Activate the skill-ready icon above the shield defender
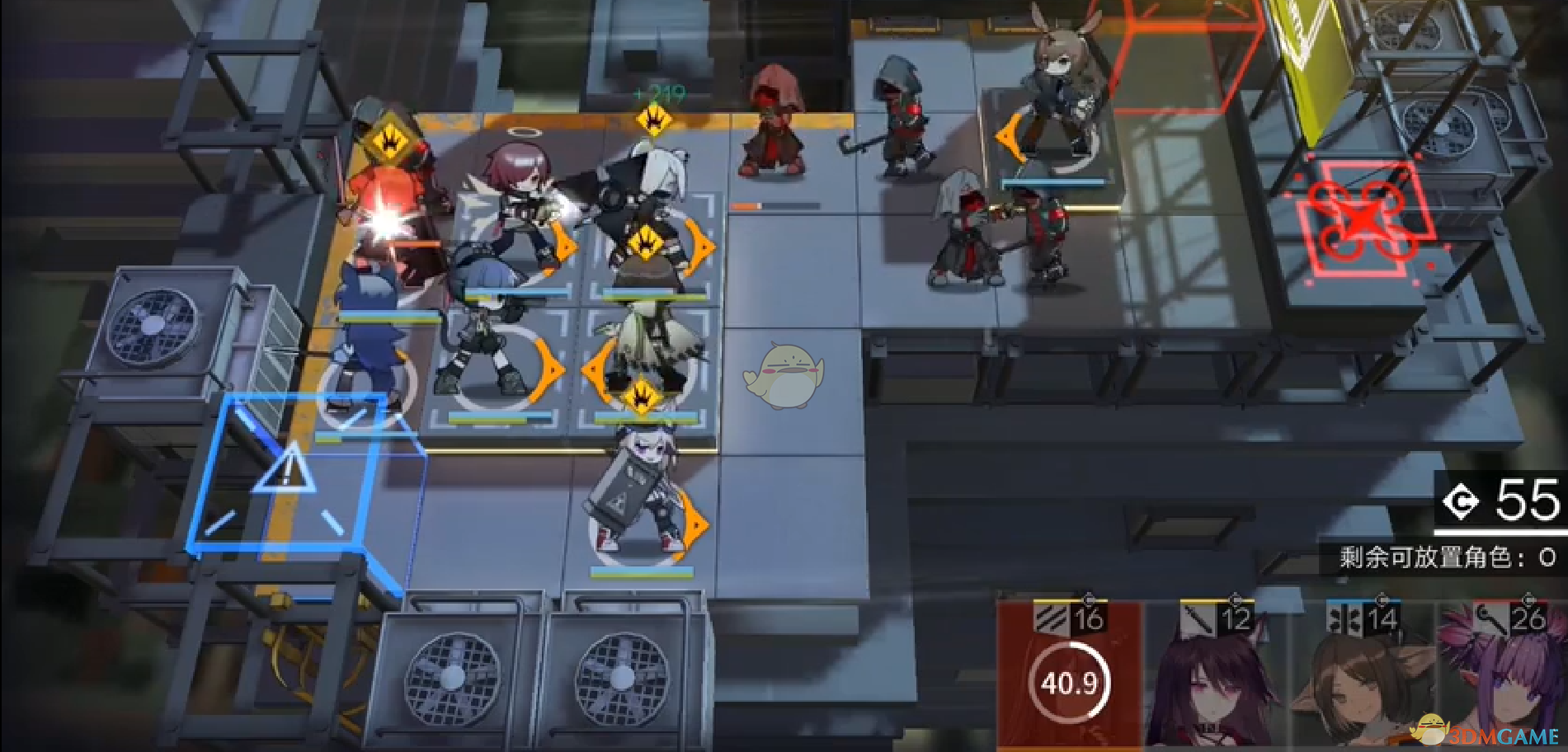Image resolution: width=1568 pixels, height=752 pixels. click(x=642, y=397)
